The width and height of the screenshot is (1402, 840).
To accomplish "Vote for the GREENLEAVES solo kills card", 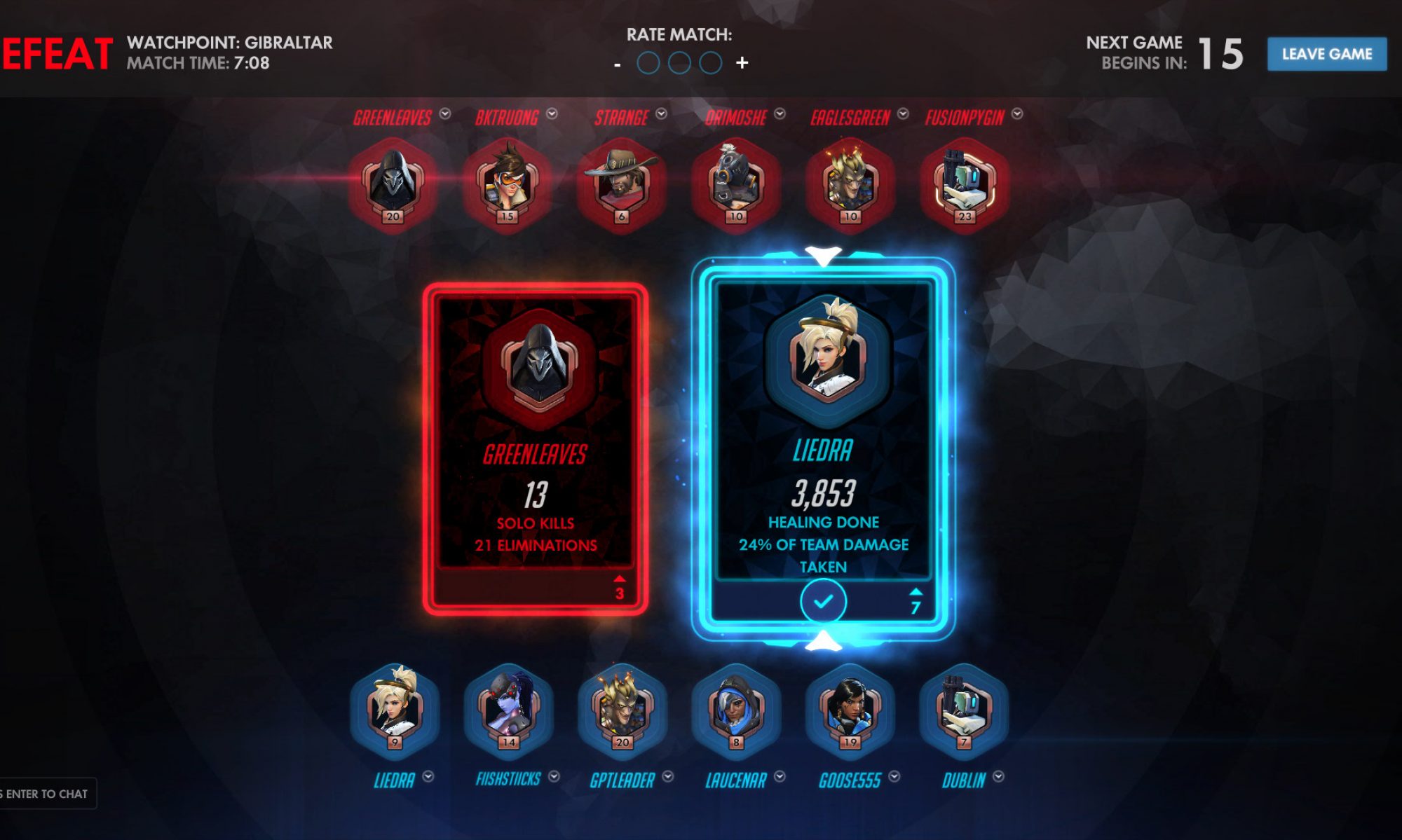I will (x=535, y=448).
